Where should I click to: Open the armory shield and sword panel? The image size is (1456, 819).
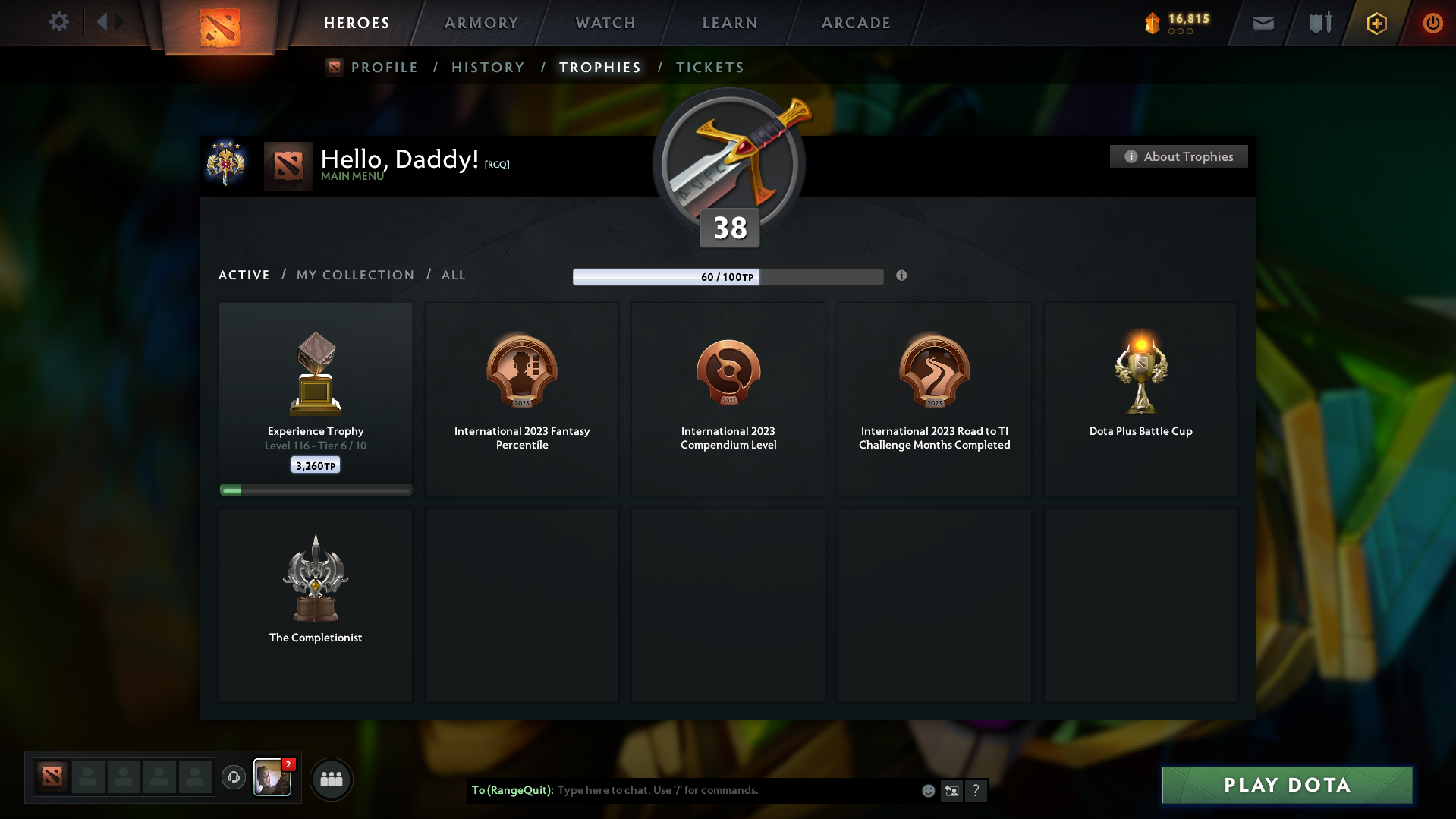point(1319,23)
